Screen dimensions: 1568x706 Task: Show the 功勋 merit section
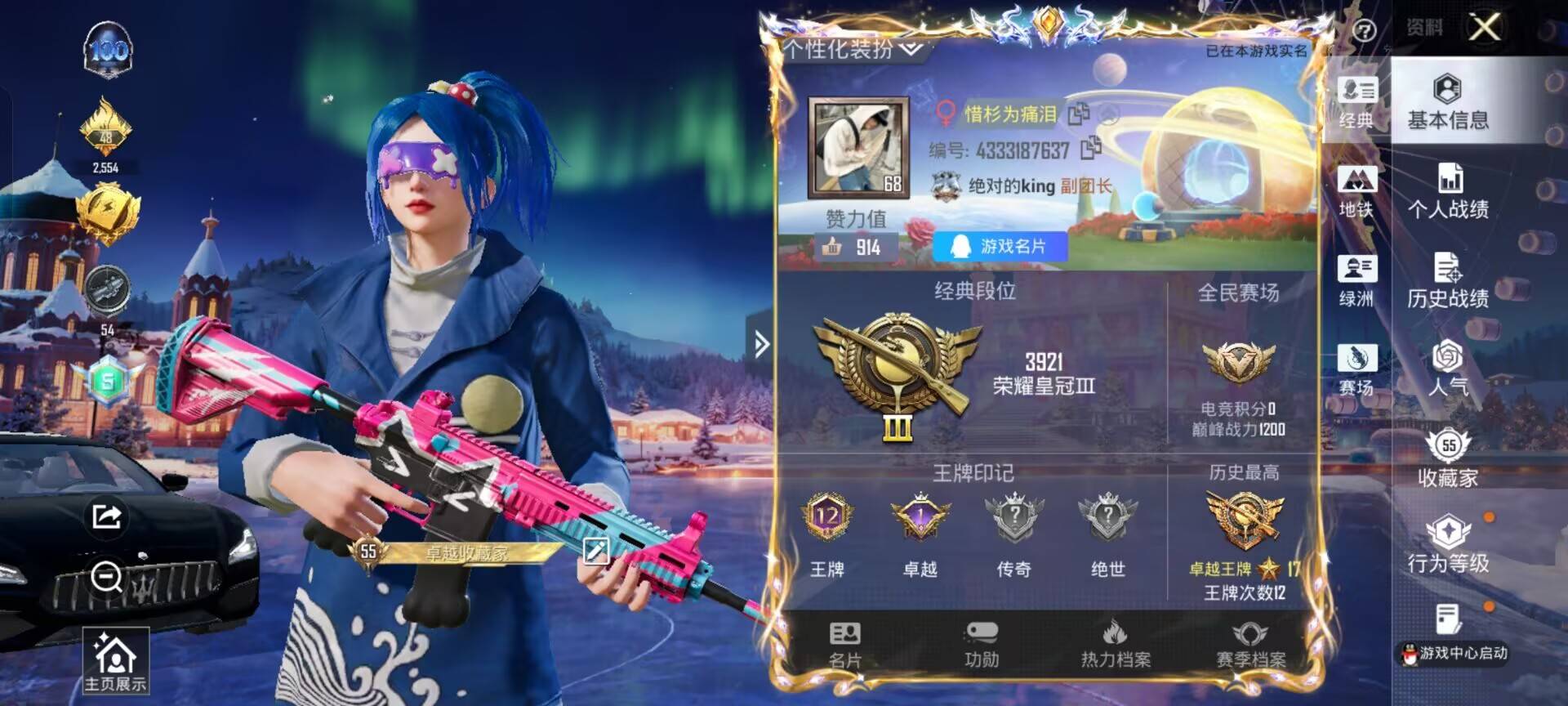[981, 645]
